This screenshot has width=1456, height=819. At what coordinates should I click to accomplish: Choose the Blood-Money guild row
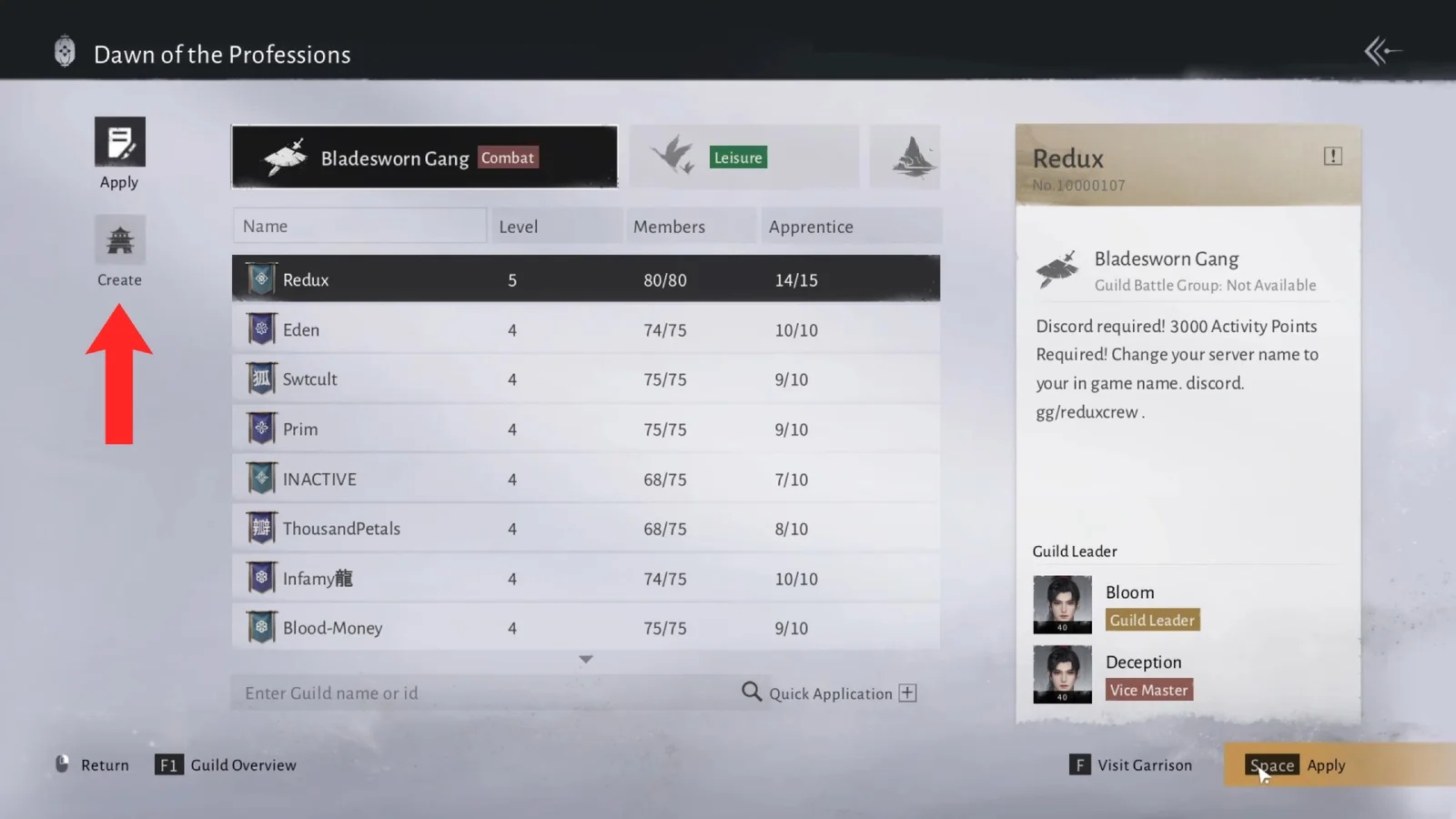(585, 628)
